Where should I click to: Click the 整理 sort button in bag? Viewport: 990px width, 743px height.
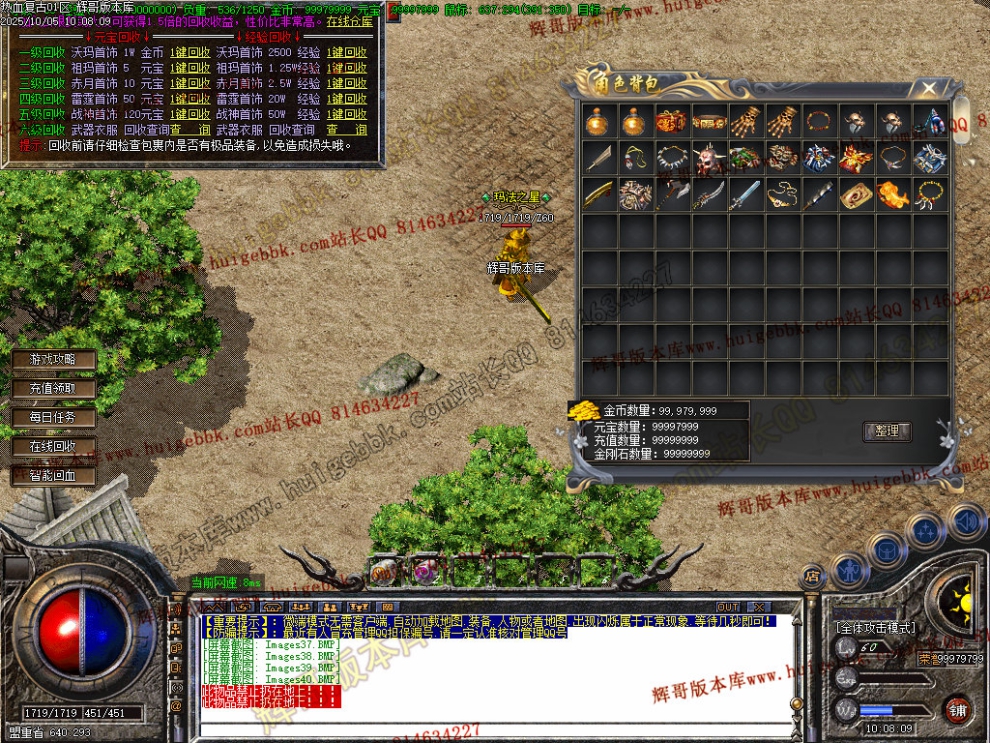(x=887, y=432)
